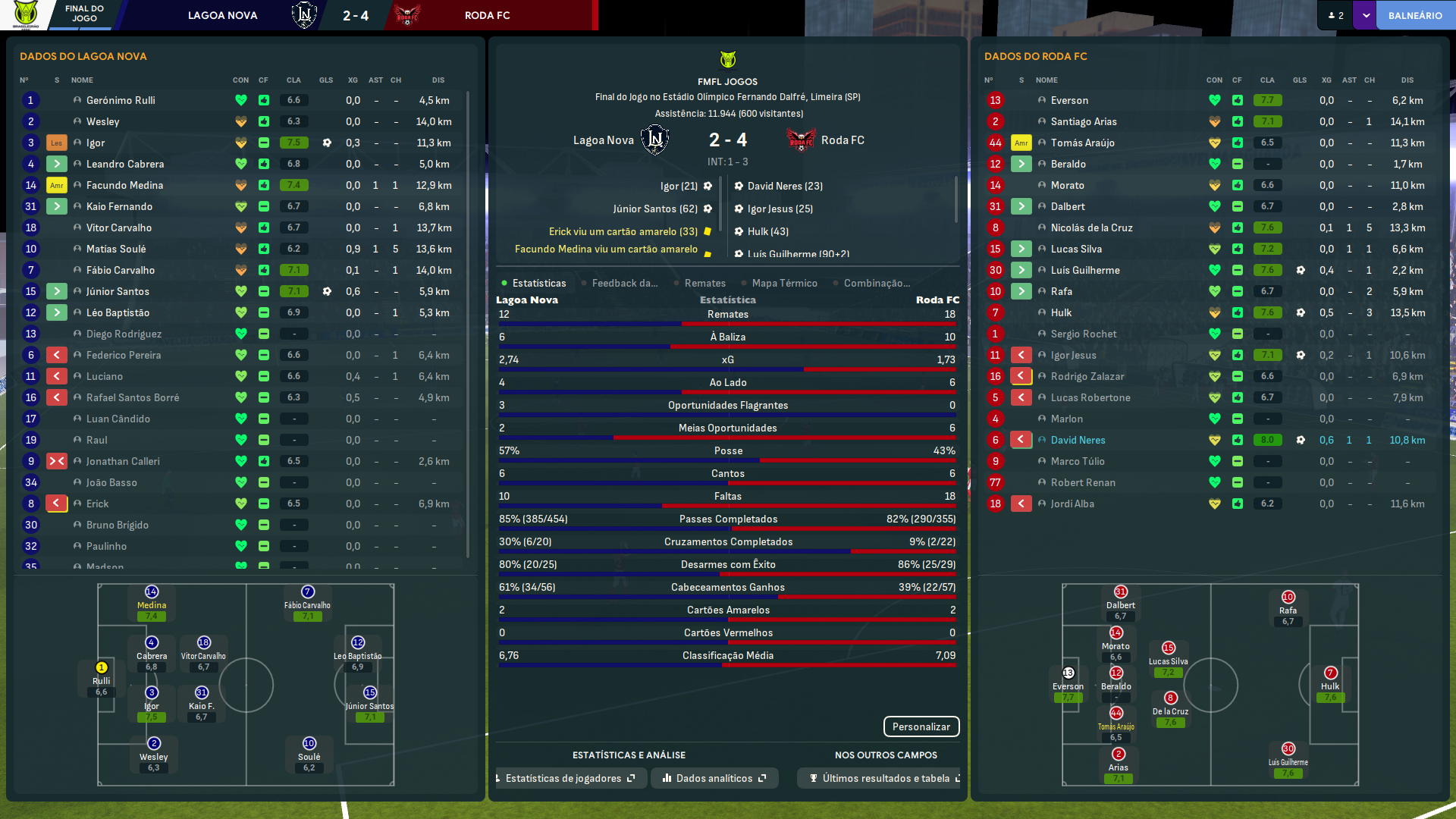The height and width of the screenshot is (819, 1456).
Task: Show the Remates tab
Action: click(x=704, y=283)
